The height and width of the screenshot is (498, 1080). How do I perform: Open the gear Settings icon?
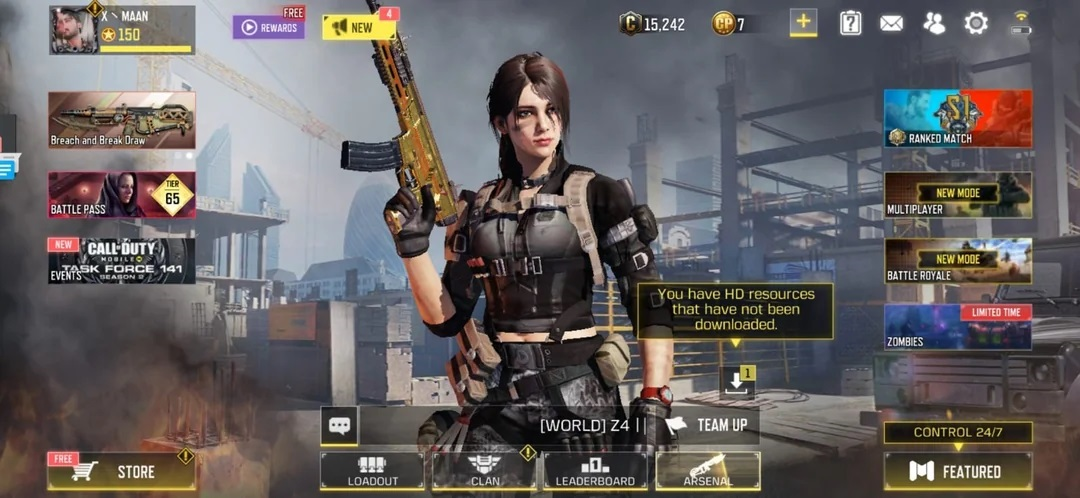[x=976, y=23]
